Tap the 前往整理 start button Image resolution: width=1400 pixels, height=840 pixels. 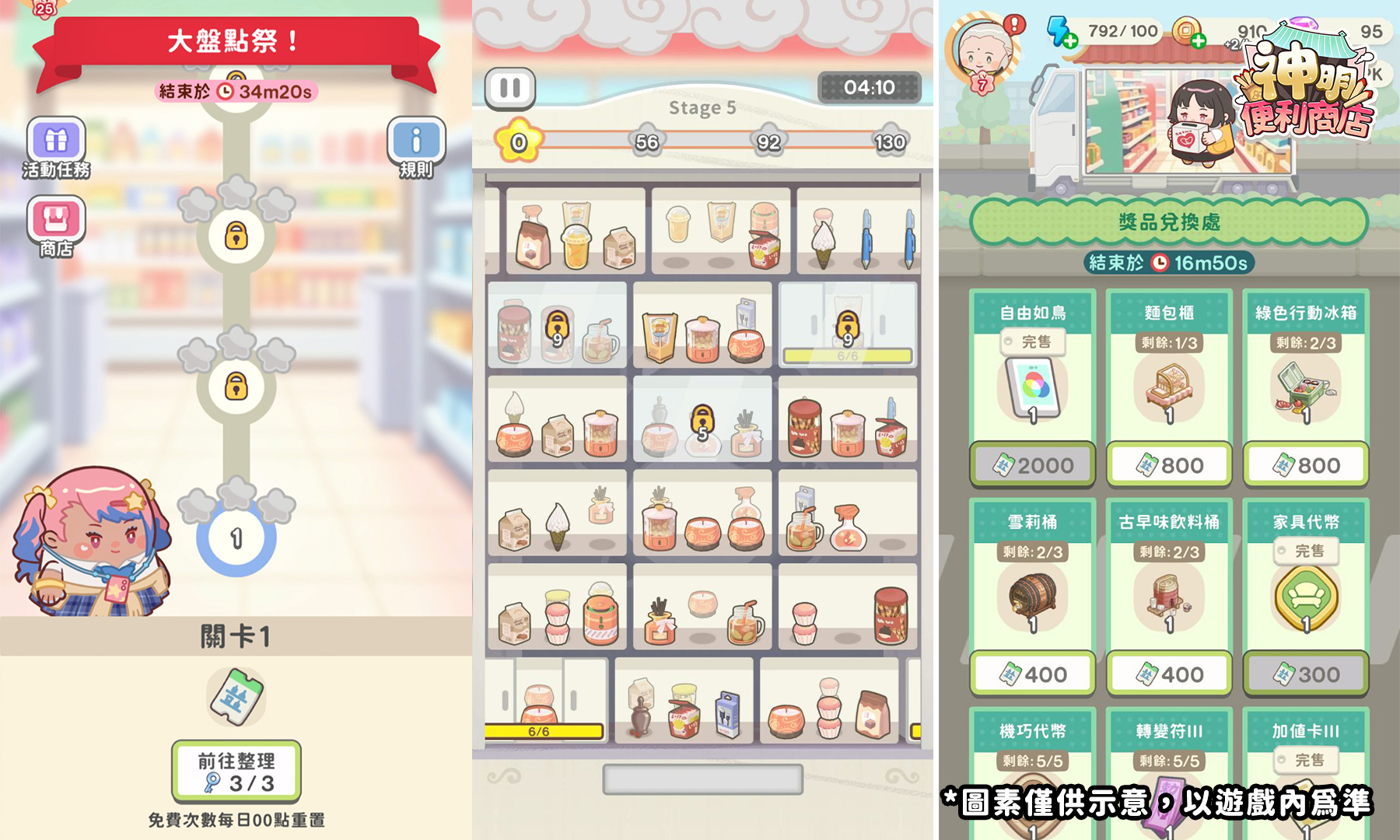(x=236, y=772)
